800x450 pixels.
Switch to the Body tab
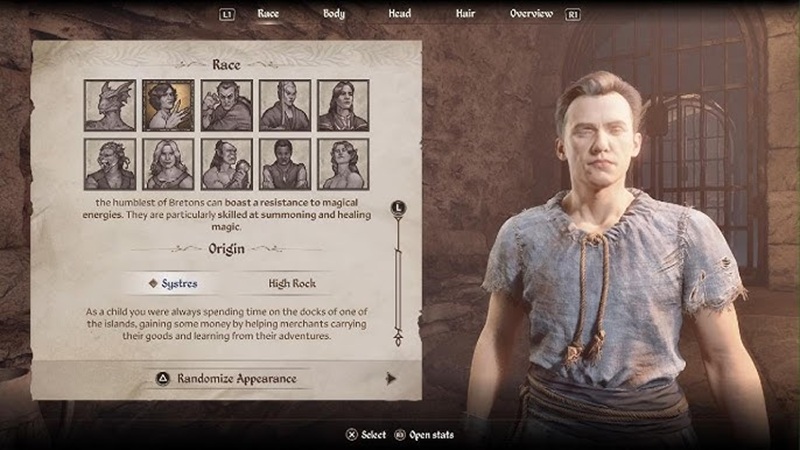[334, 14]
